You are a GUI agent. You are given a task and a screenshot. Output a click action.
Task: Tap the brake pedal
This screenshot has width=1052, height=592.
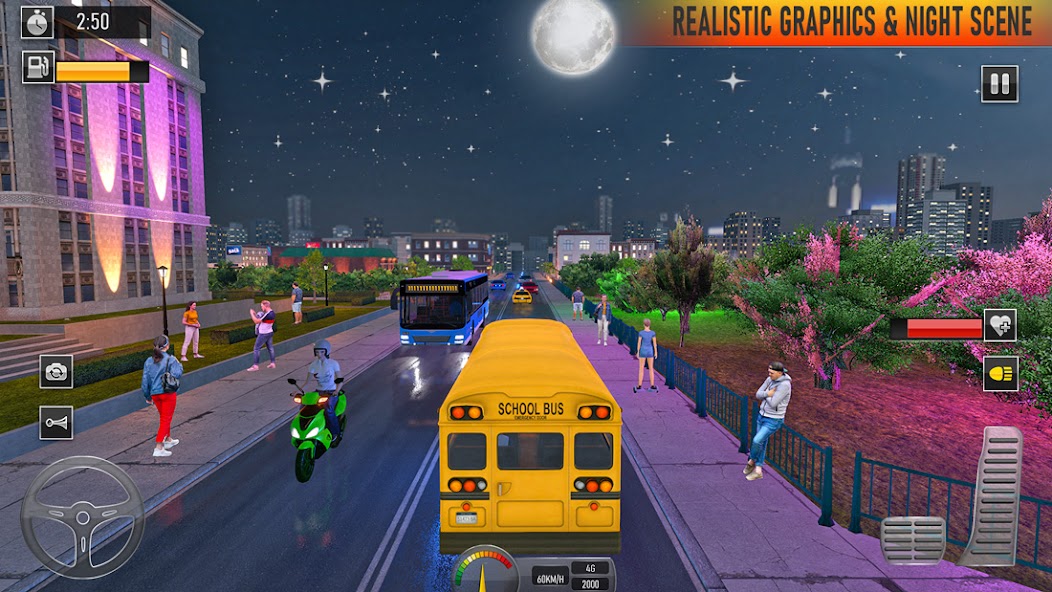(912, 540)
